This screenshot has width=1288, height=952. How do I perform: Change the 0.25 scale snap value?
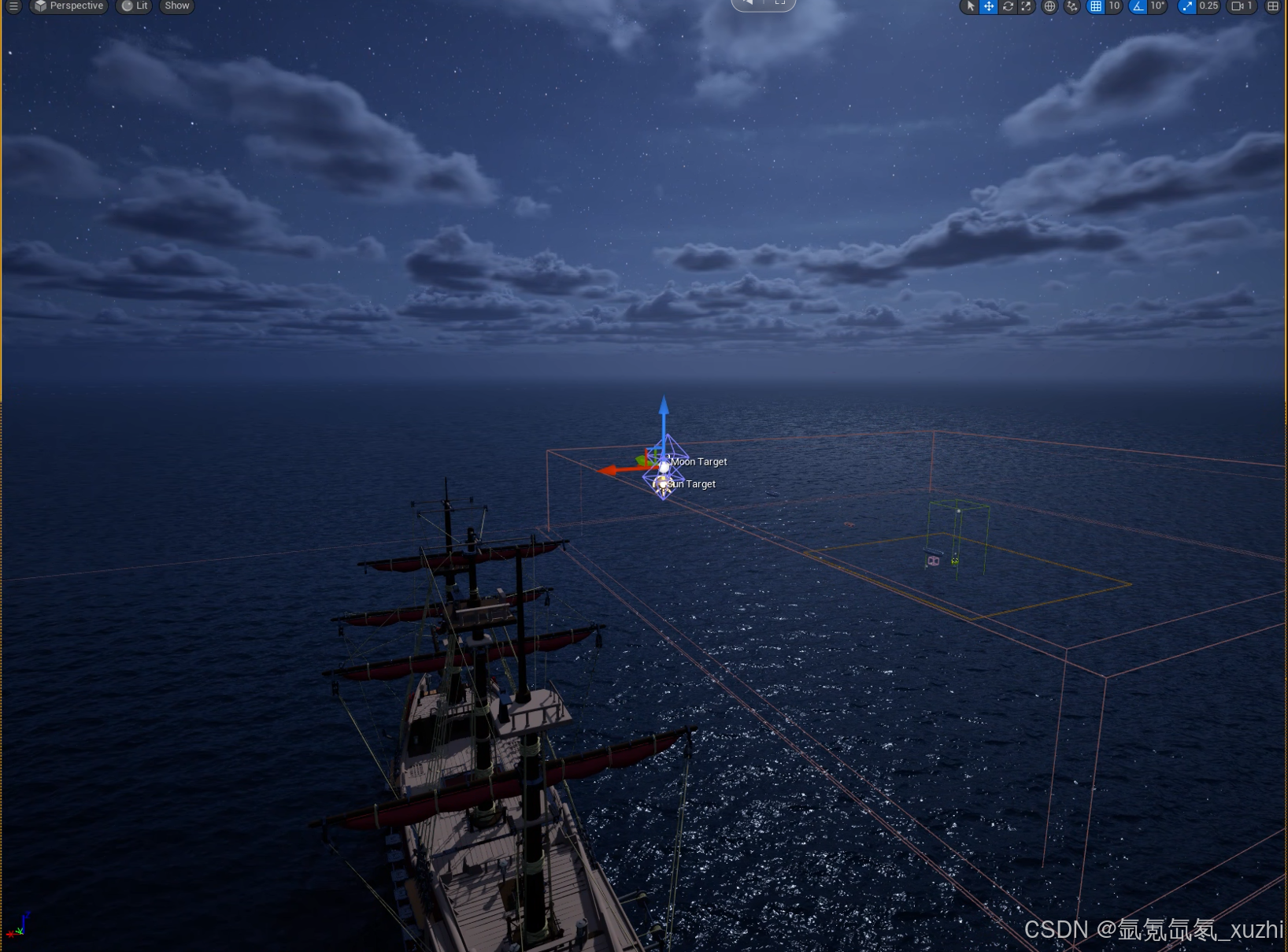(1208, 6)
